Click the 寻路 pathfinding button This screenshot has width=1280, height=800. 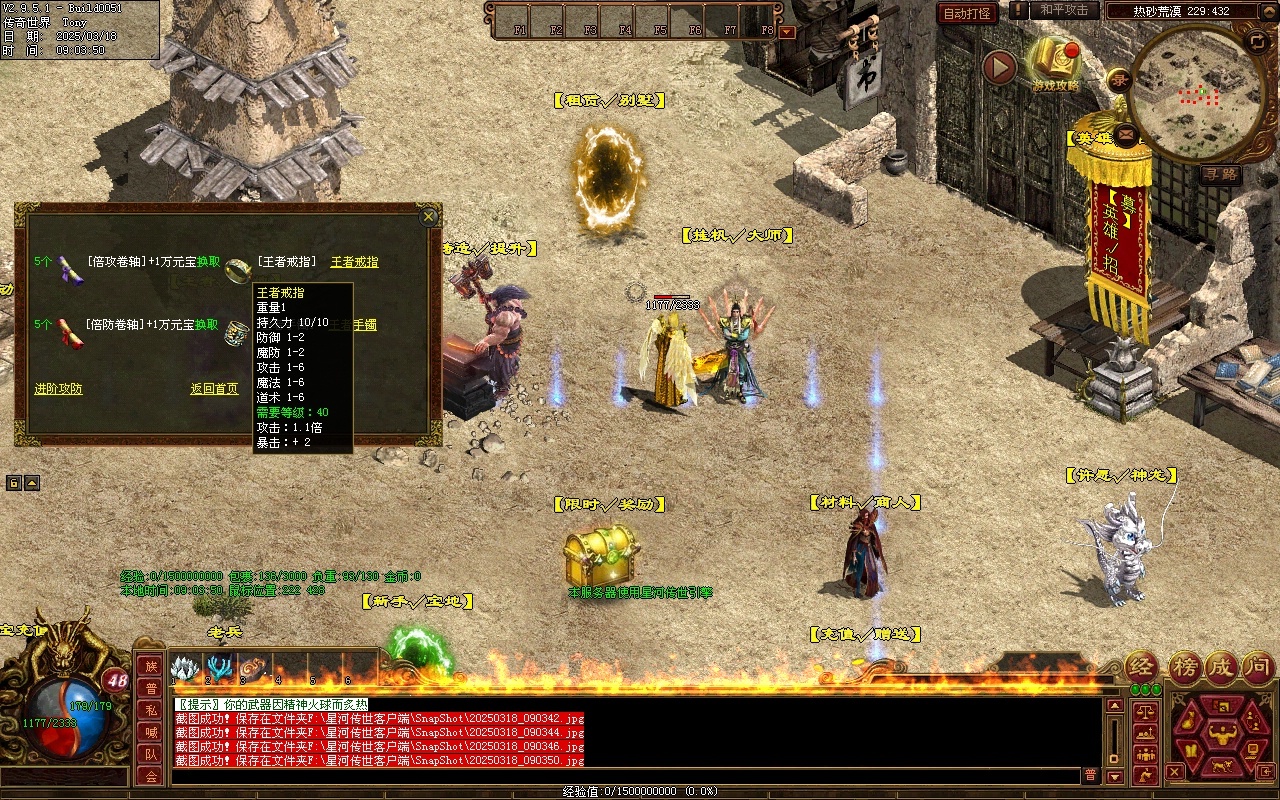pos(1220,174)
